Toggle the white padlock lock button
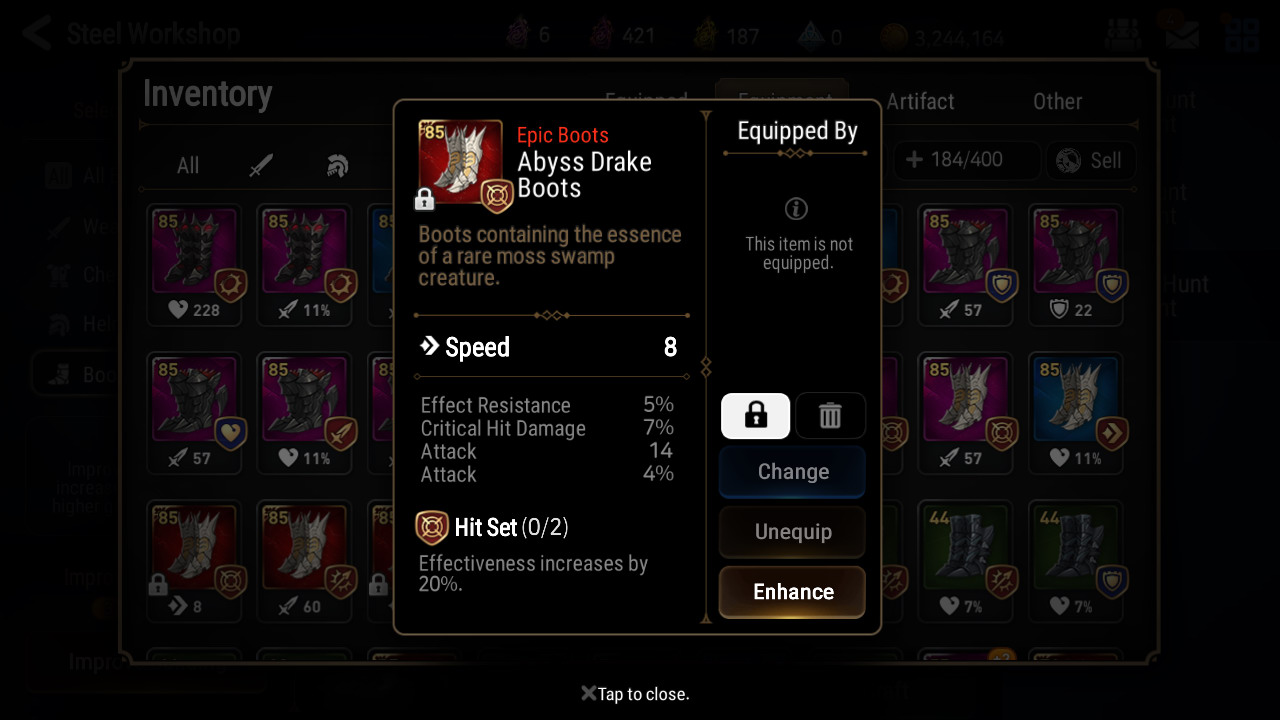The image size is (1280, 720). coord(755,415)
